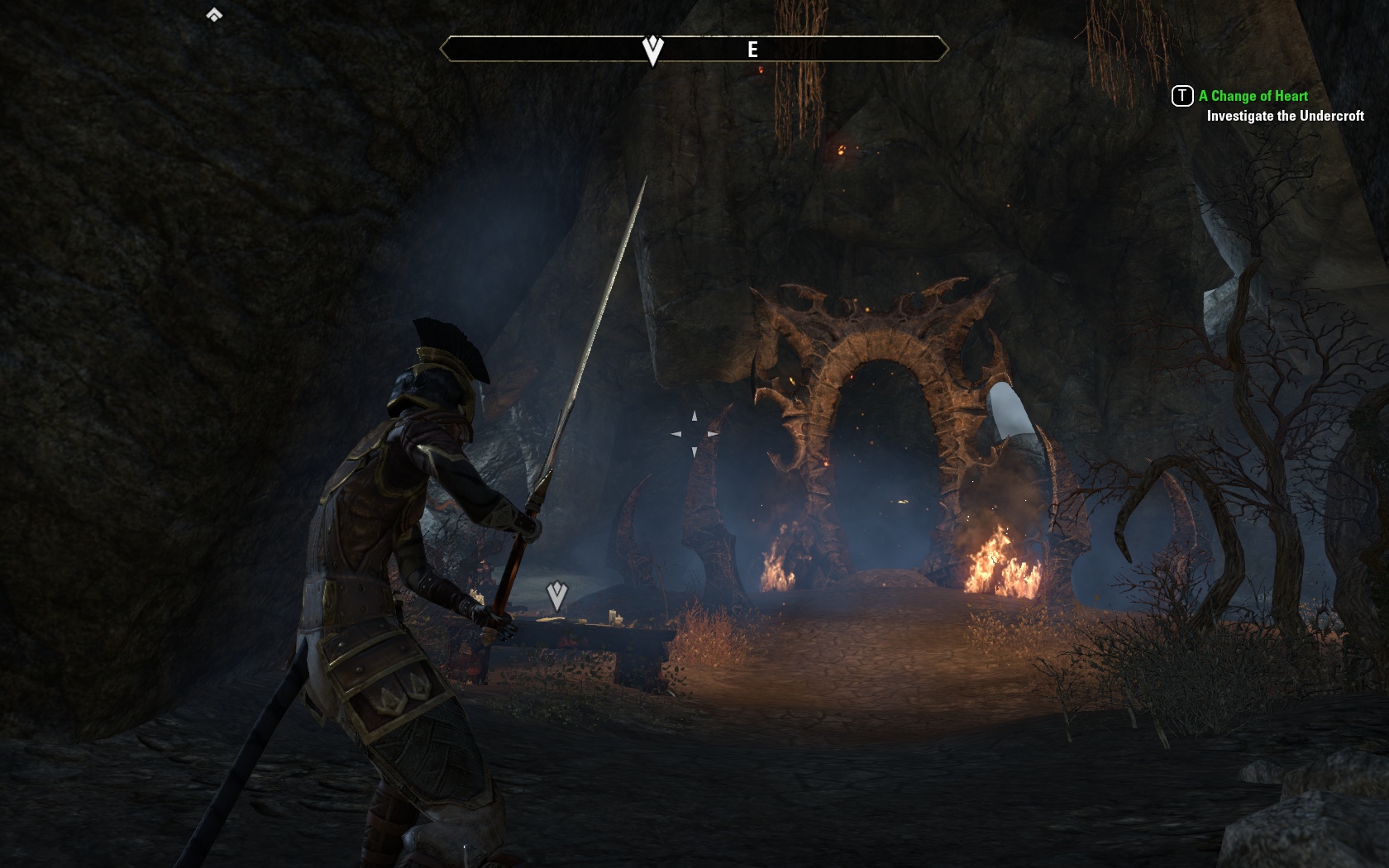Click the Investigate the Undercroft objective text
The height and width of the screenshot is (868, 1389).
1285,117
